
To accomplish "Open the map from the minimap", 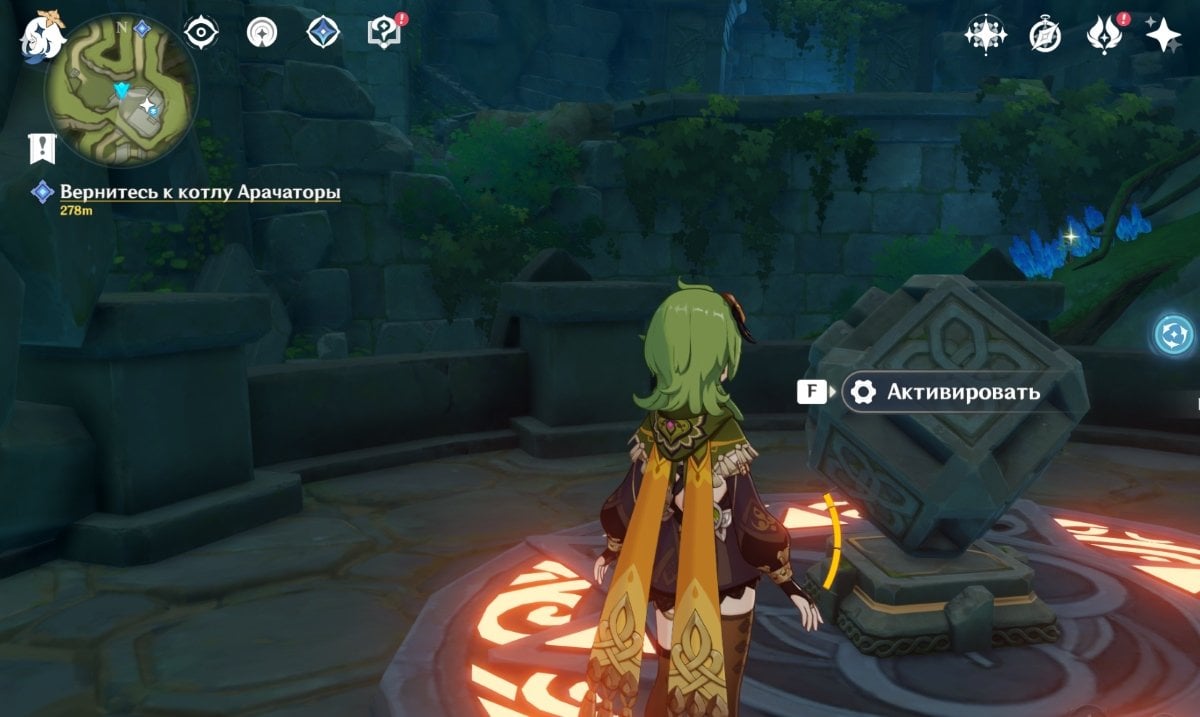I will coord(122,92).
